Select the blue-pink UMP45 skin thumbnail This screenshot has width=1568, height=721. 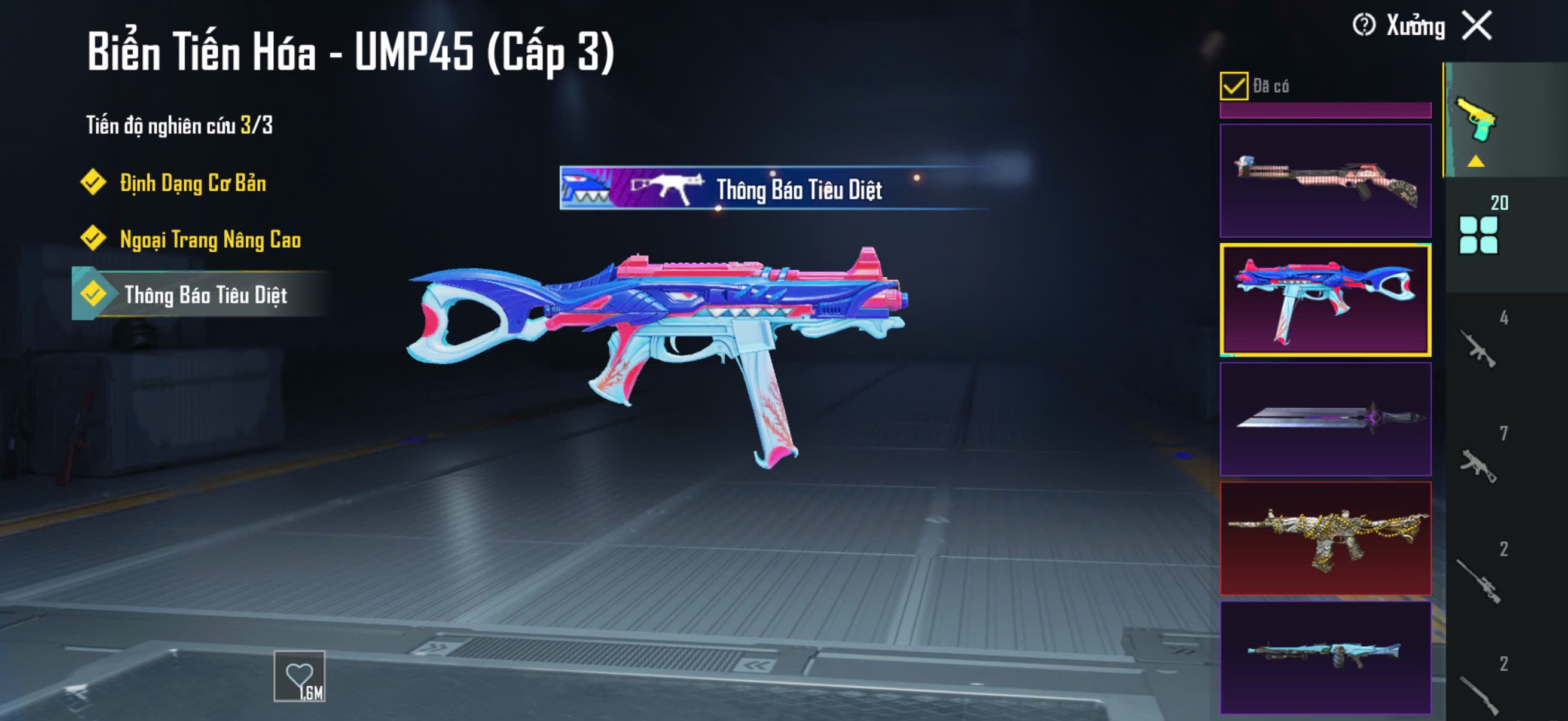(1325, 300)
